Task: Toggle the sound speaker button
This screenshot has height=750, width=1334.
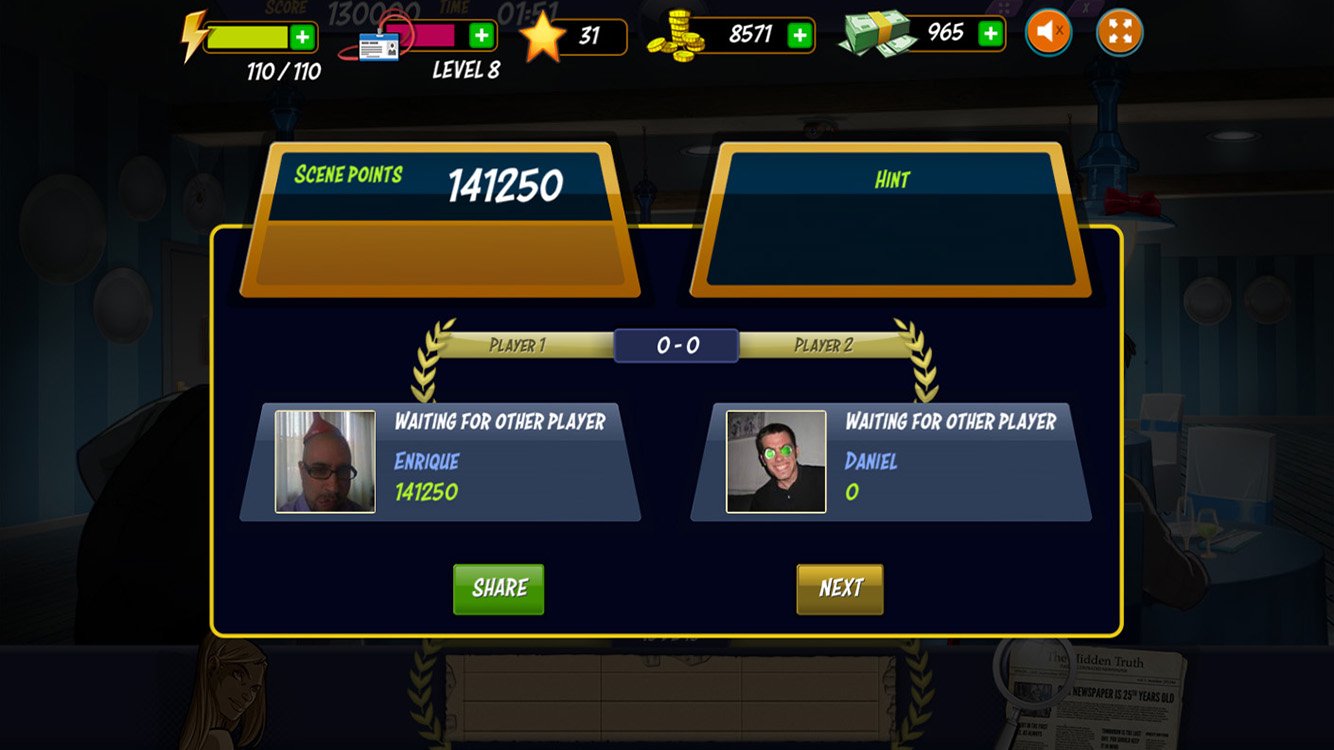Action: point(1049,33)
